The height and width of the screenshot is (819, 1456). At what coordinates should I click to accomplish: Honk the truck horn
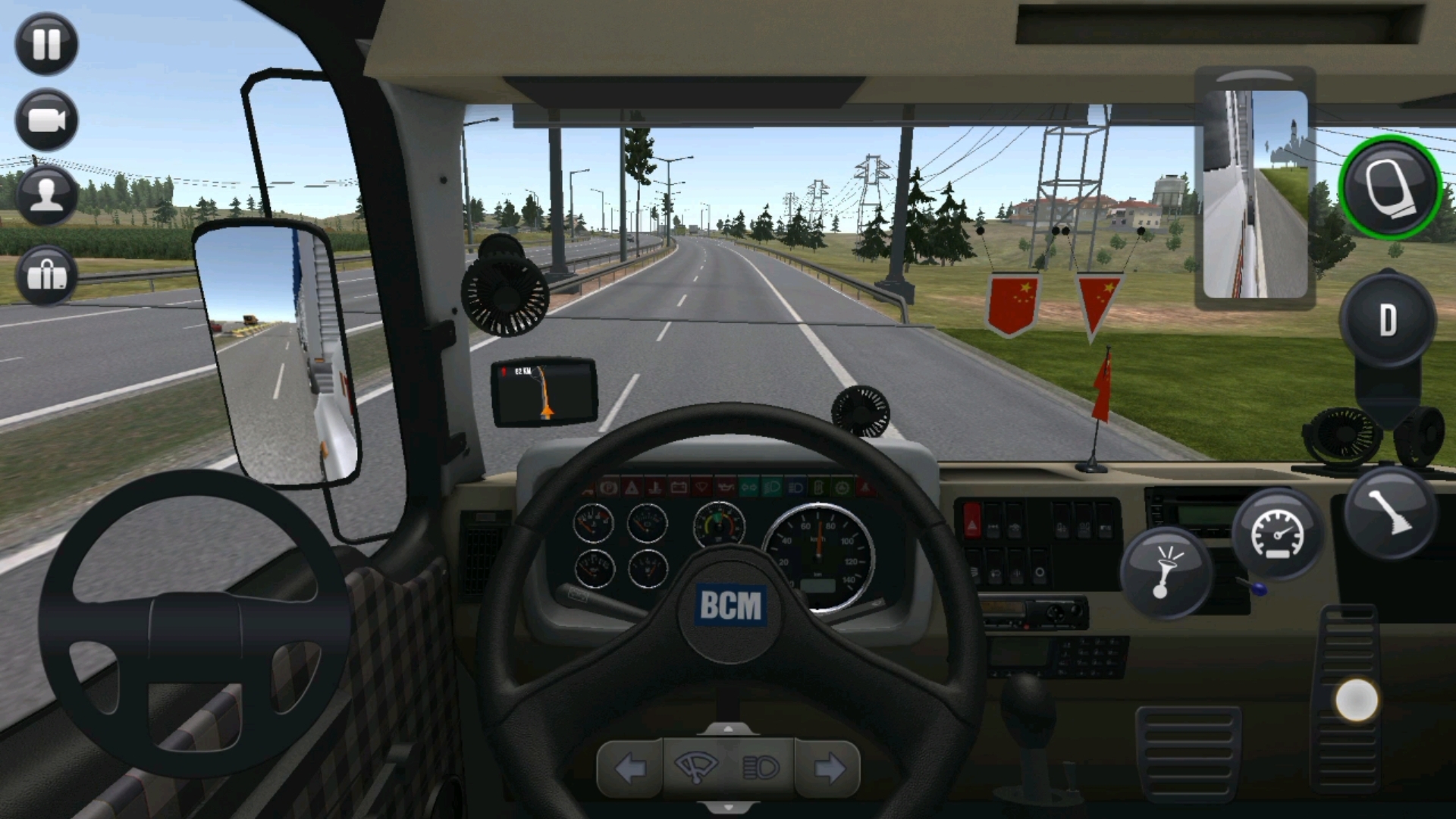[x=1164, y=573]
